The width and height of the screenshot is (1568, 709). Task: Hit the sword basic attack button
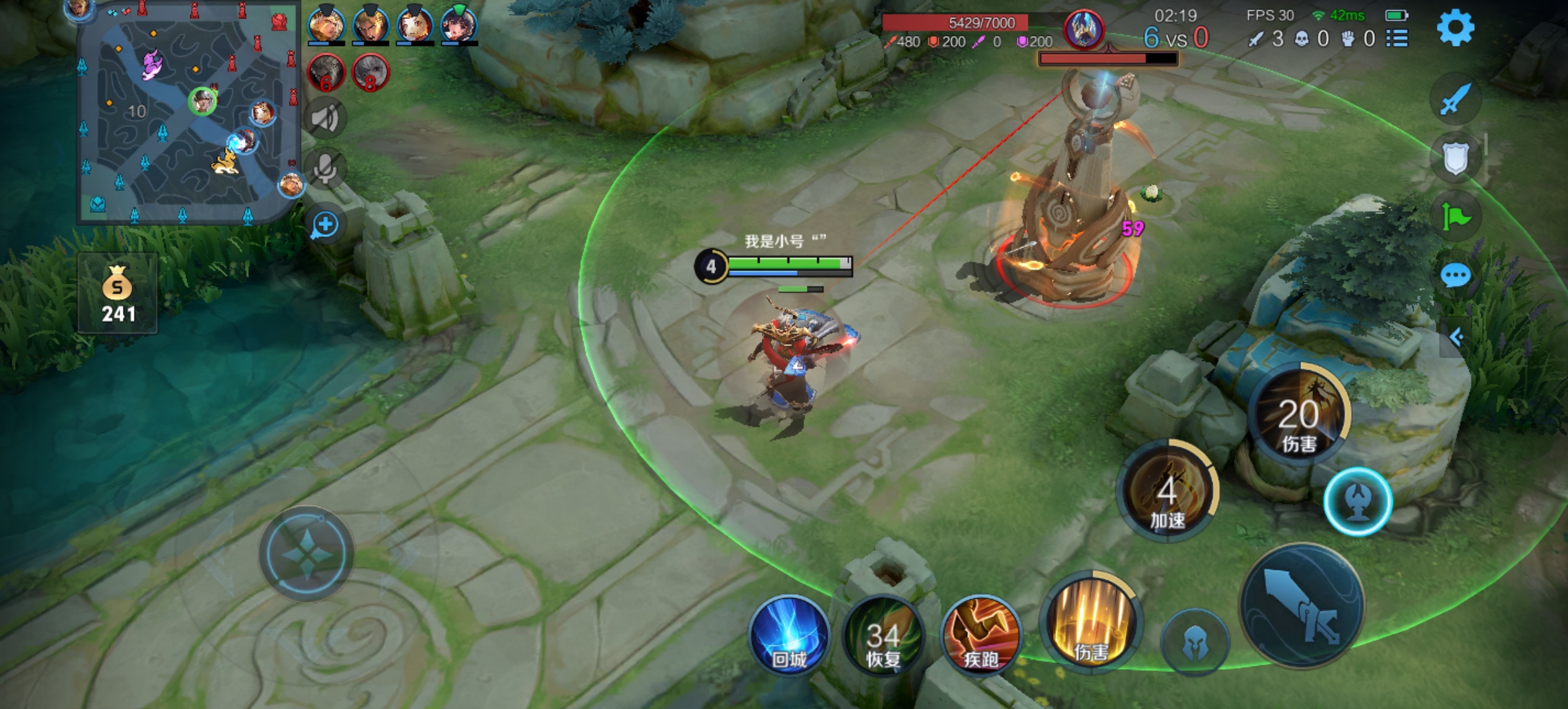tap(1301, 605)
